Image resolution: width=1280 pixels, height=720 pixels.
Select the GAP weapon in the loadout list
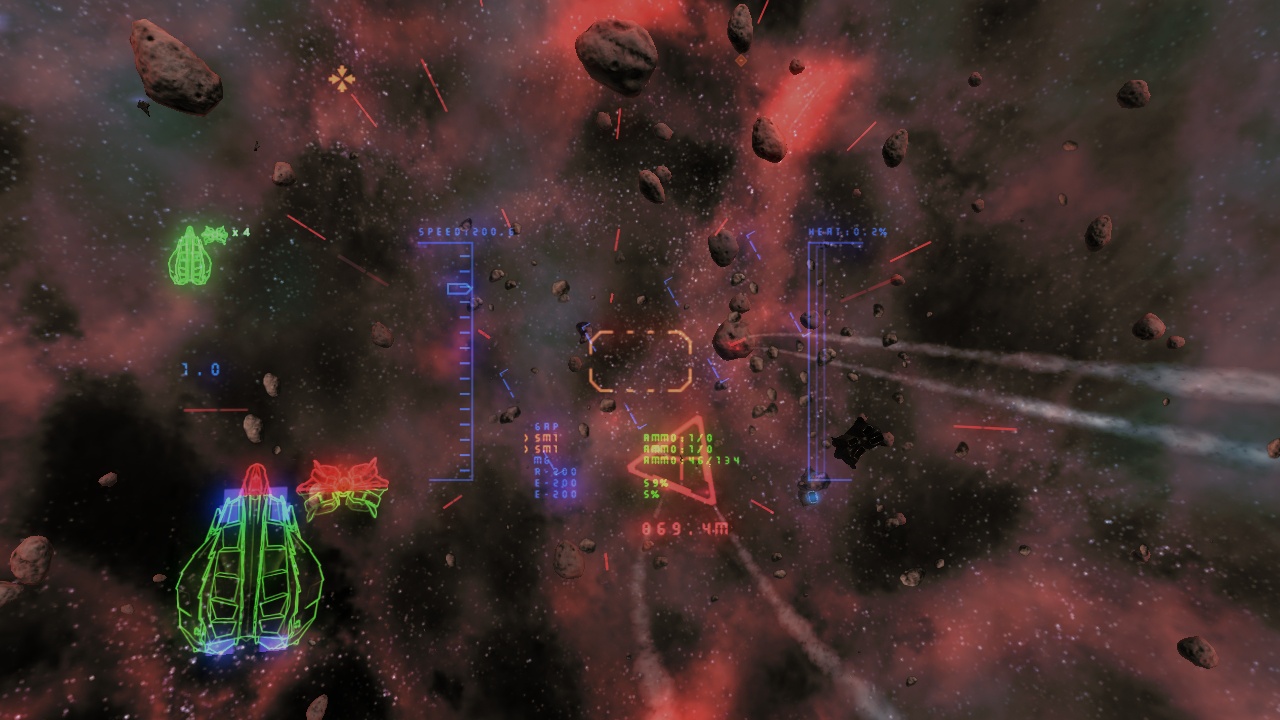click(x=545, y=426)
